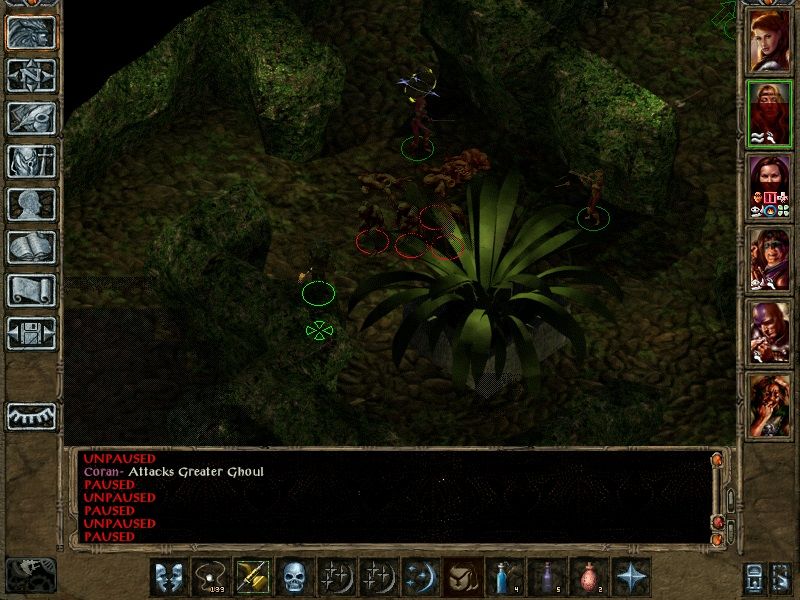The width and height of the screenshot is (800, 600).
Task: Select the highlighted red-tinted party portrait
Action: click(769, 114)
